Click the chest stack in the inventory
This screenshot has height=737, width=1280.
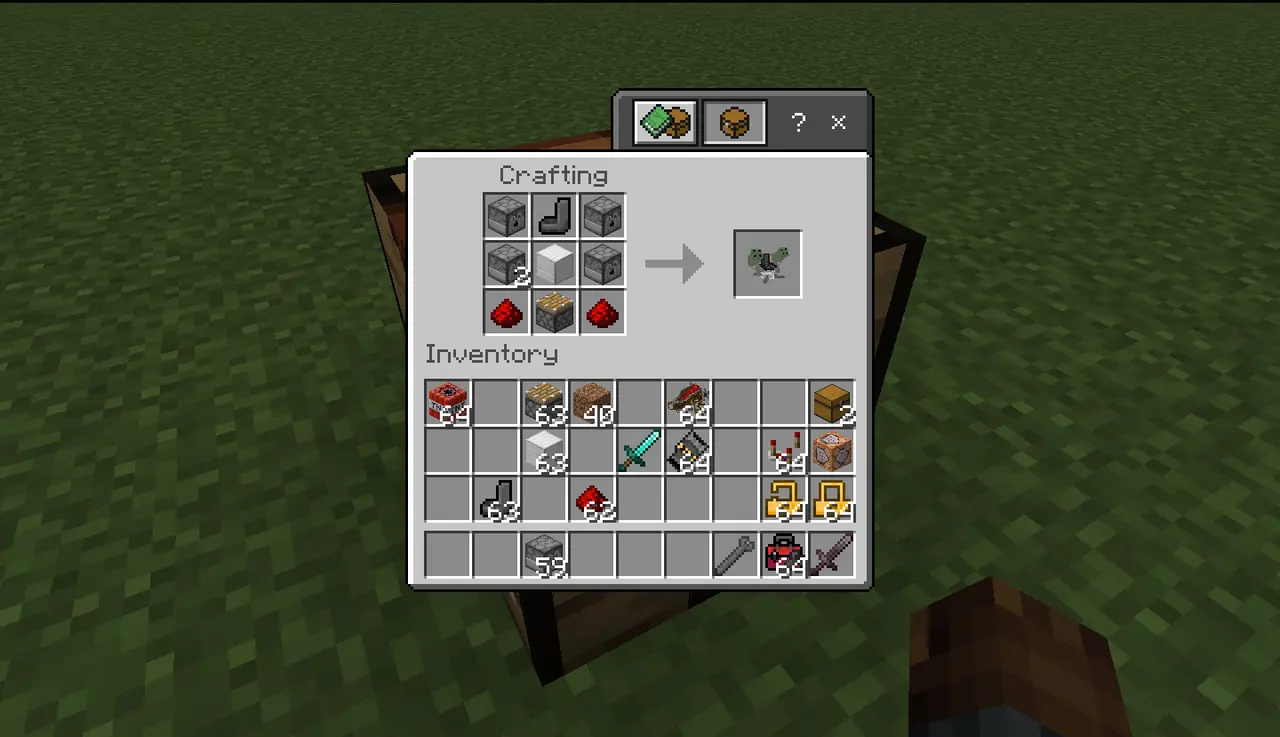click(832, 402)
